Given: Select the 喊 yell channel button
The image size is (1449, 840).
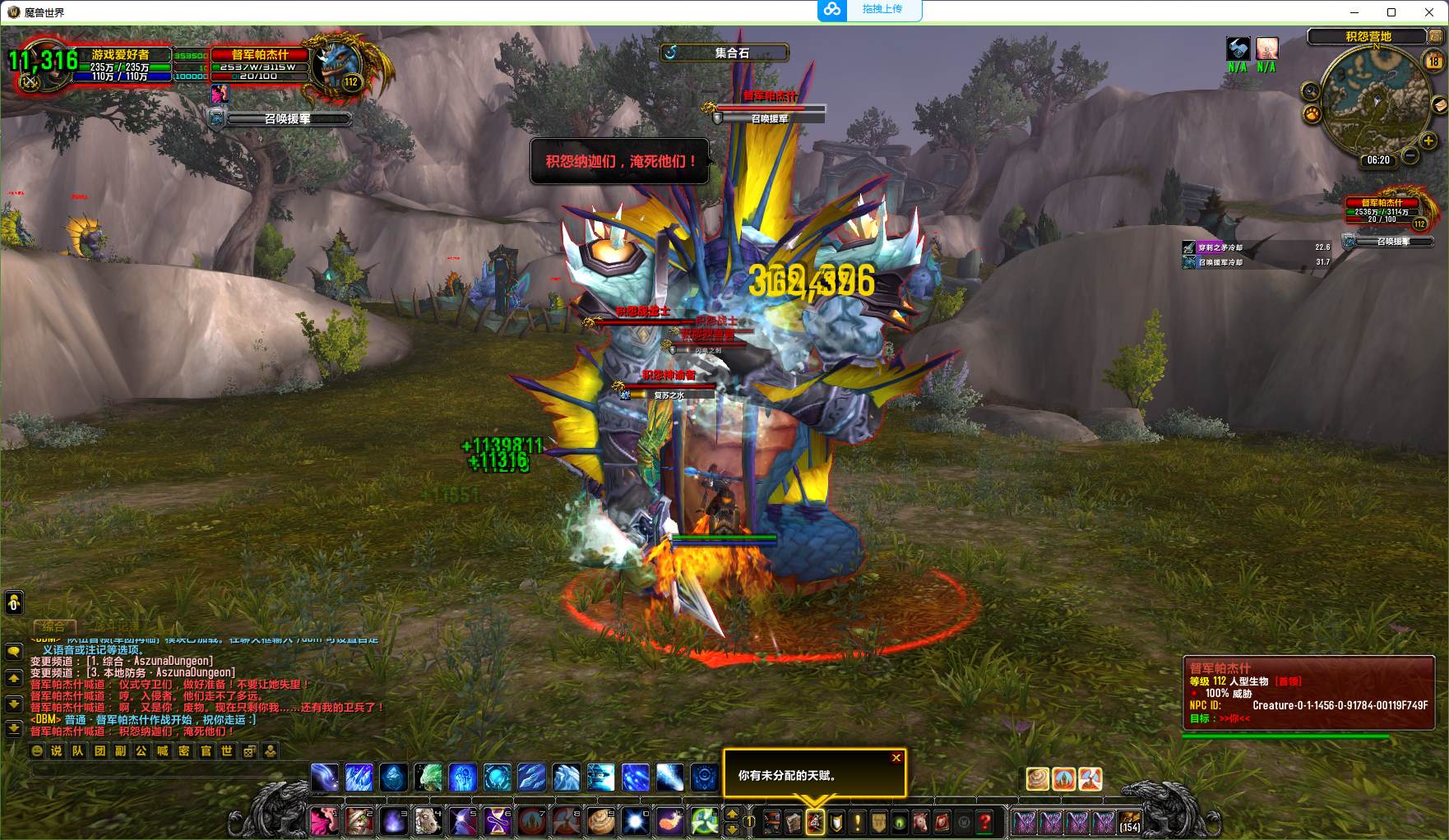Looking at the screenshot, I should point(163,750).
